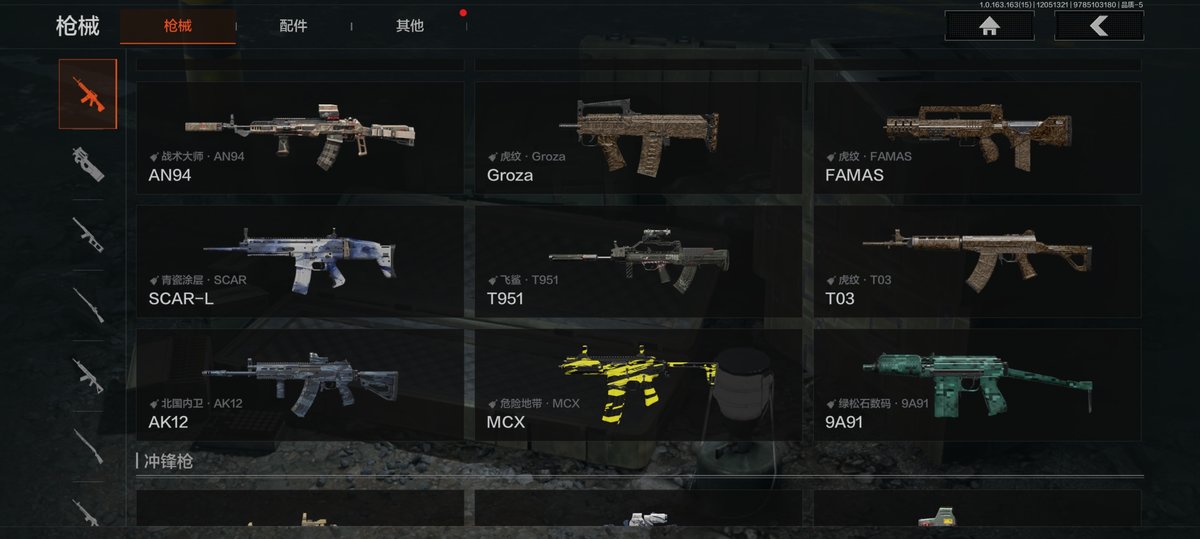Select the turquoise 9A91 card
Viewport: 1200px width, 539px height.
click(x=977, y=385)
